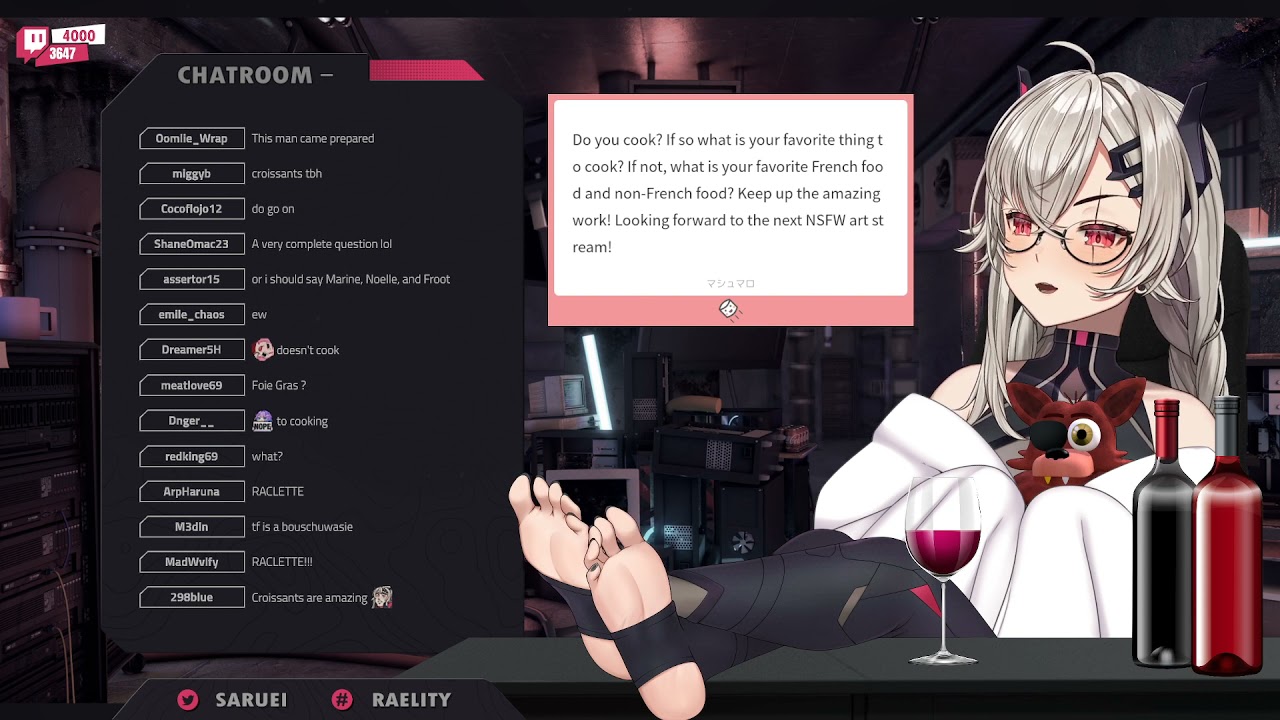Click the marshmallow icon under the question card
Viewport: 1280px width, 720px height.
coord(730,310)
